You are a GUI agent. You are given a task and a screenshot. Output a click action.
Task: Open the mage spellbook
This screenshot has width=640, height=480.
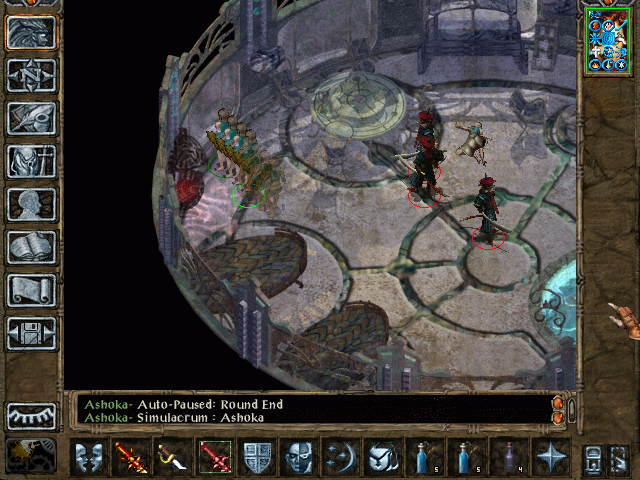pos(32,247)
